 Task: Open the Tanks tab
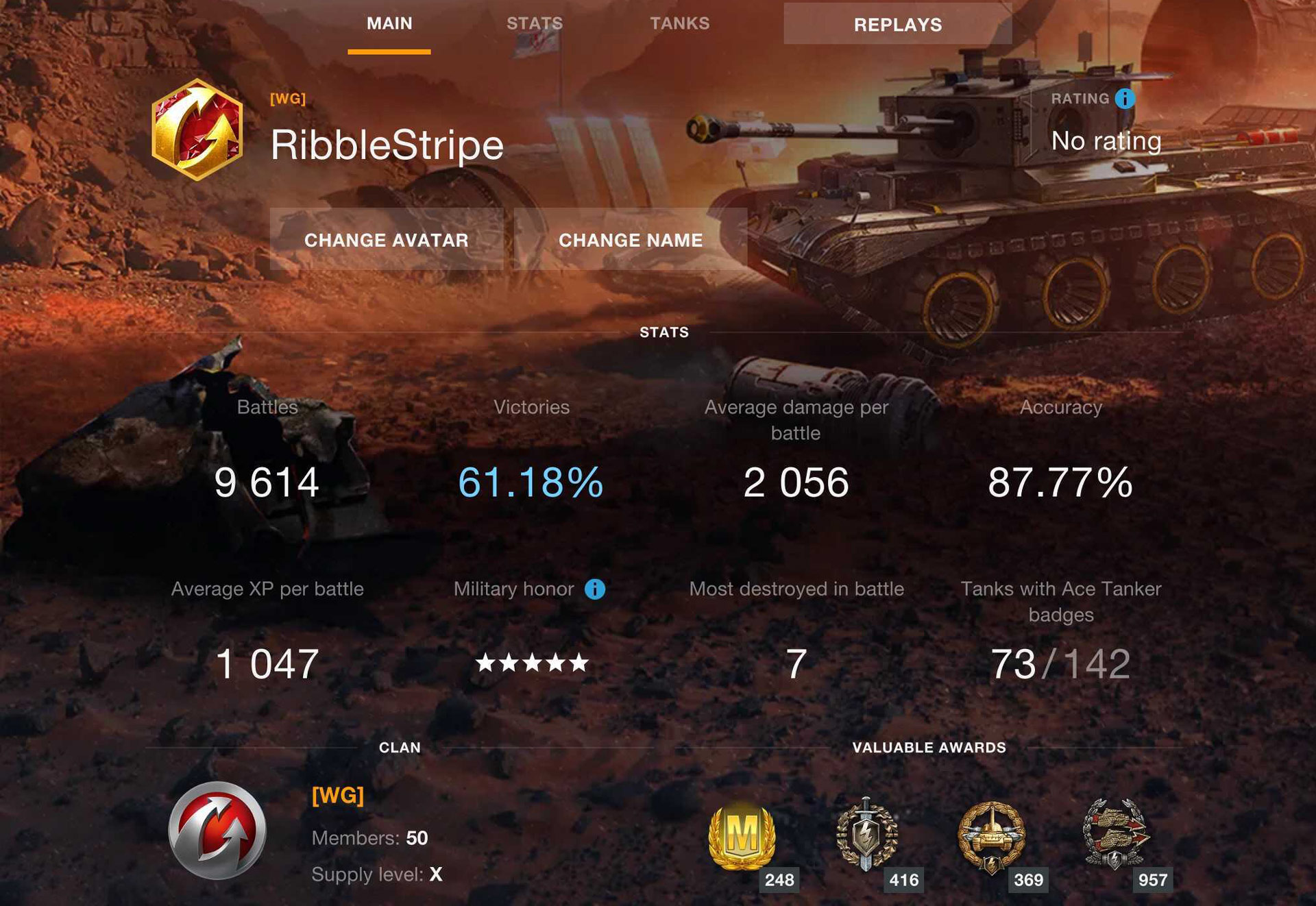pyautogui.click(x=678, y=23)
